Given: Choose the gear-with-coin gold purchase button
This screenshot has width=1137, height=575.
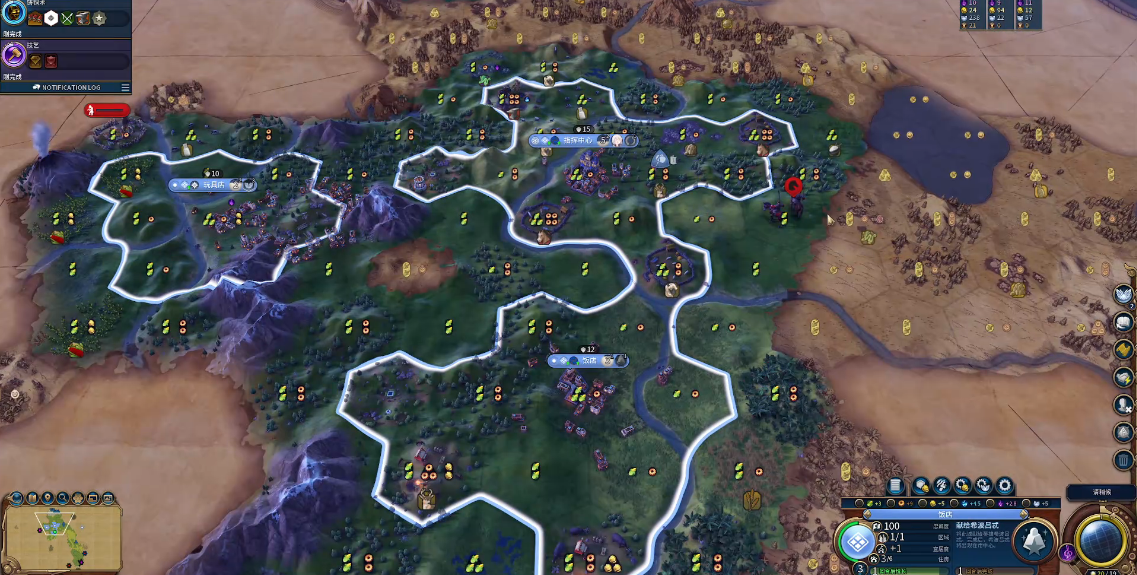Looking at the screenshot, I should pos(962,486).
